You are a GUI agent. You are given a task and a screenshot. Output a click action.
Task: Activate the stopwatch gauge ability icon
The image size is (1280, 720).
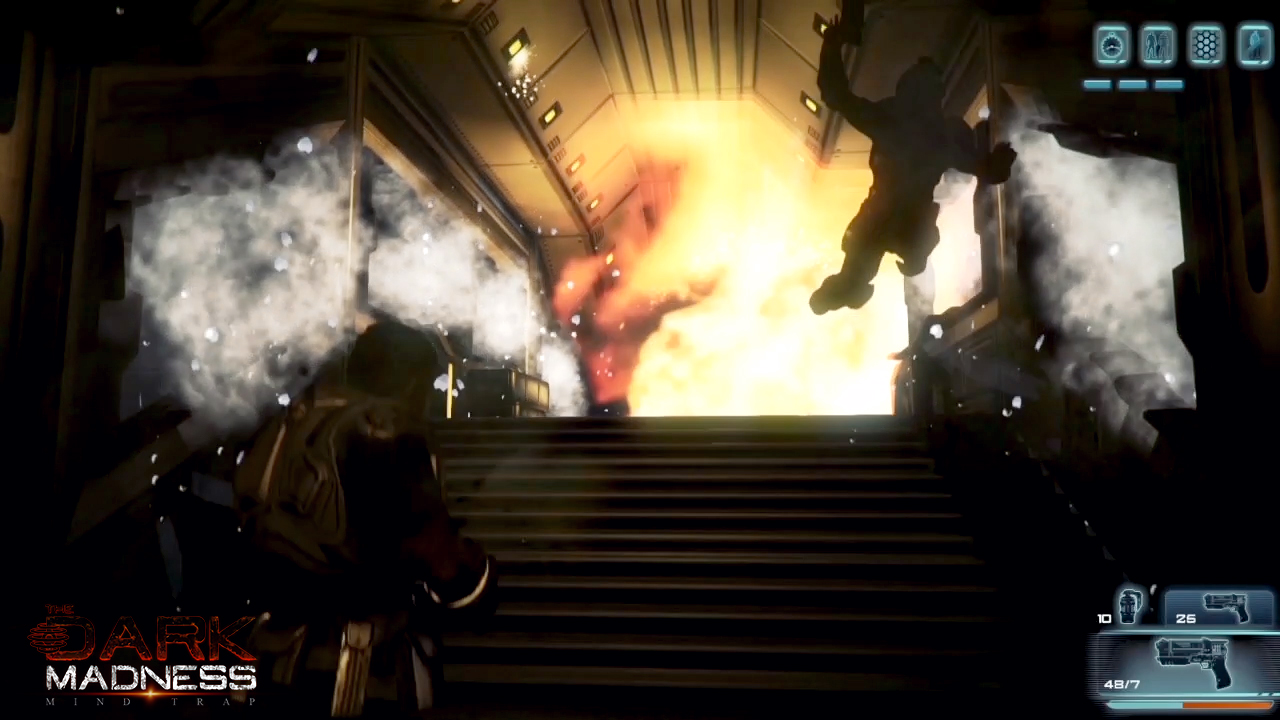point(1112,46)
